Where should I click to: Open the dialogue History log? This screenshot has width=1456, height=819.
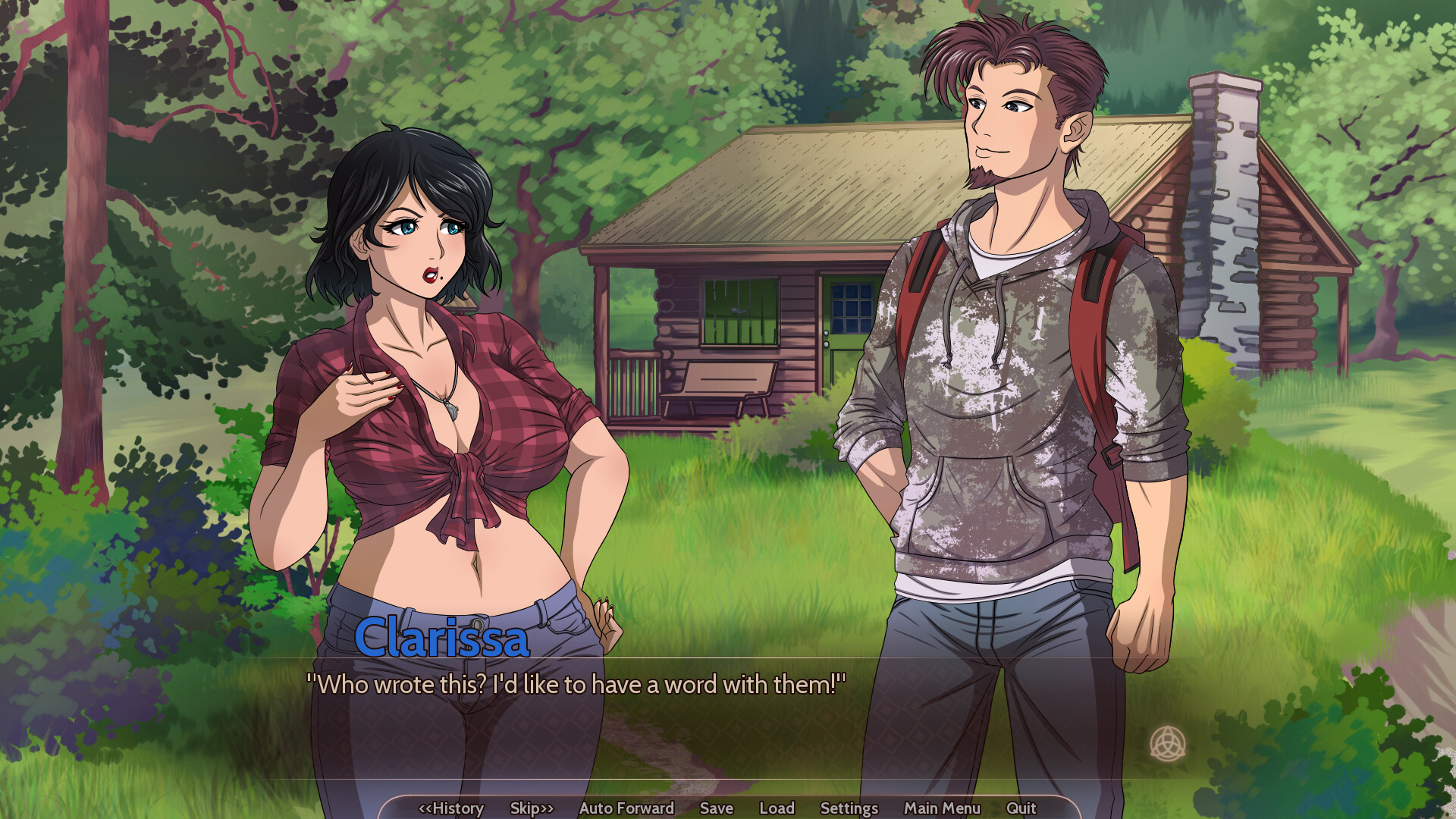pos(451,808)
